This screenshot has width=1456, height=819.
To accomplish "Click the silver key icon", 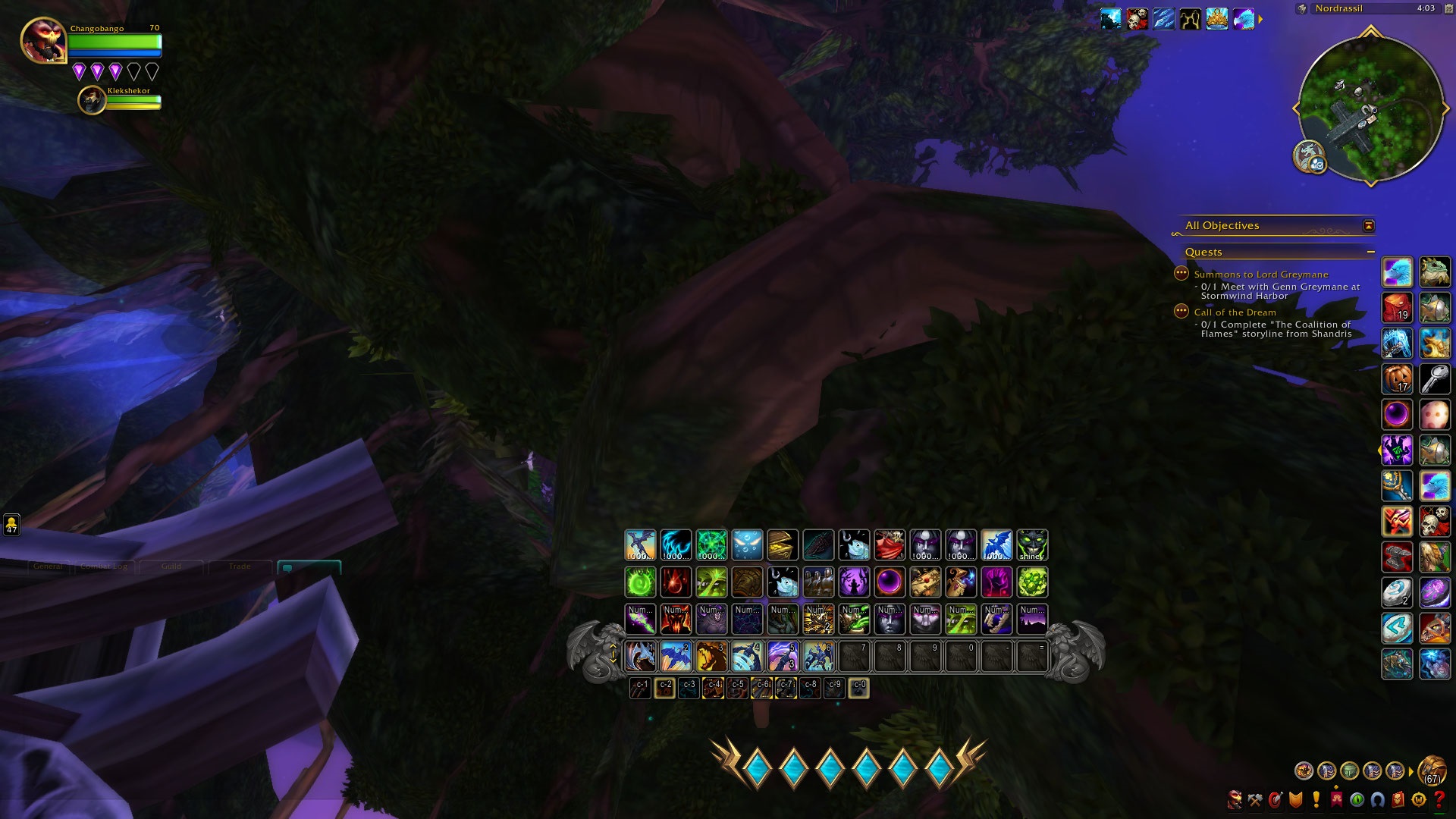I will tap(1434, 378).
